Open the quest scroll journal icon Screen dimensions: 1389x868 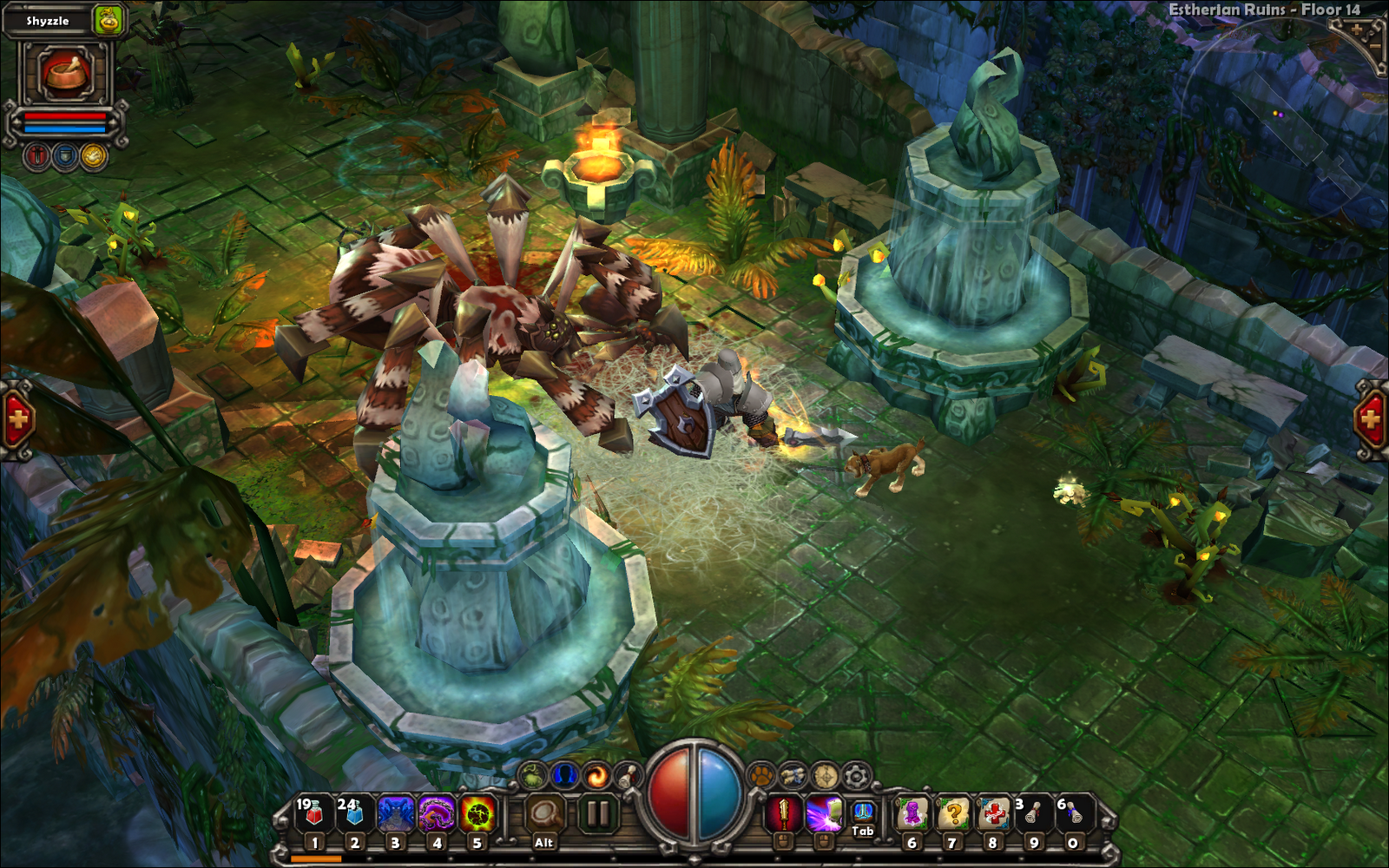(627, 775)
